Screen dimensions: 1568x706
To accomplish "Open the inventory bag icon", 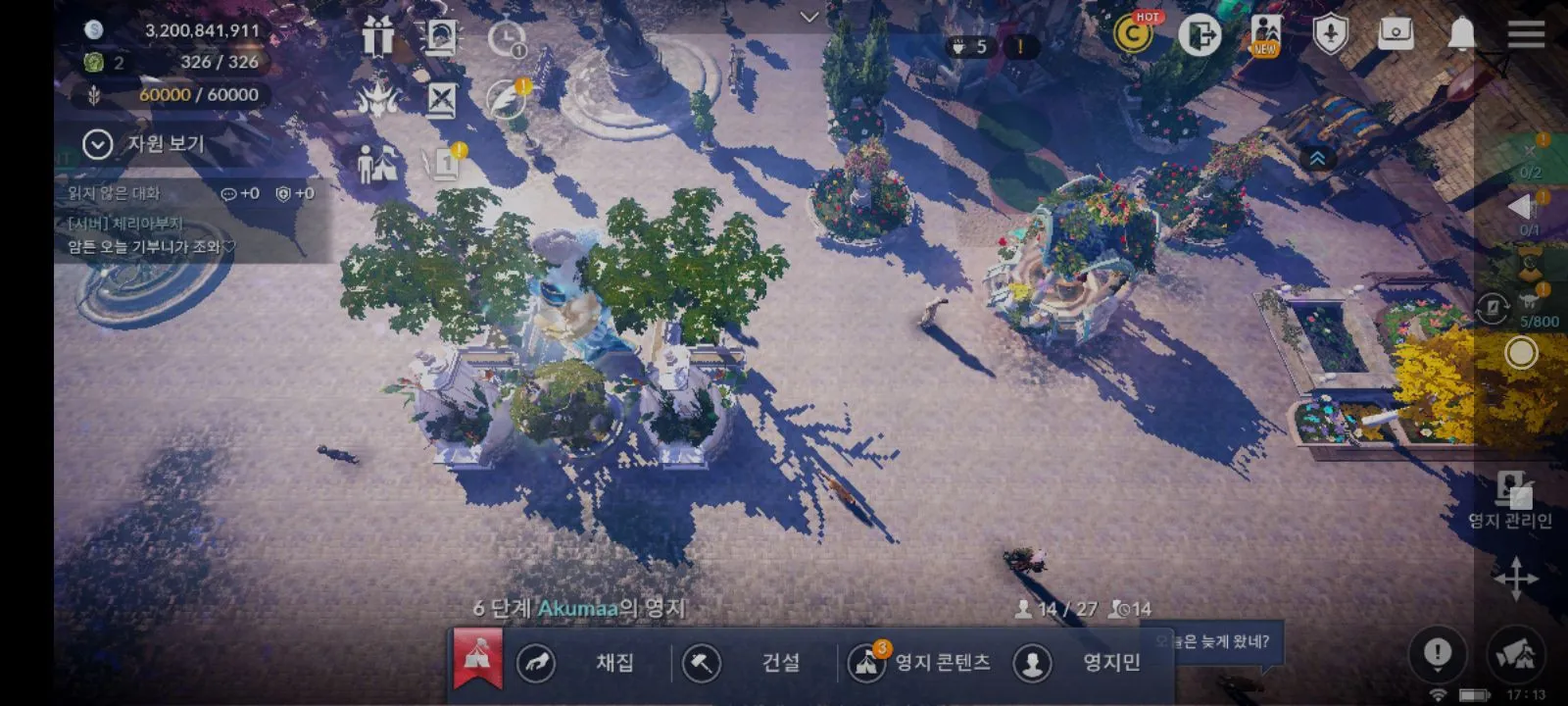I will 1396,34.
